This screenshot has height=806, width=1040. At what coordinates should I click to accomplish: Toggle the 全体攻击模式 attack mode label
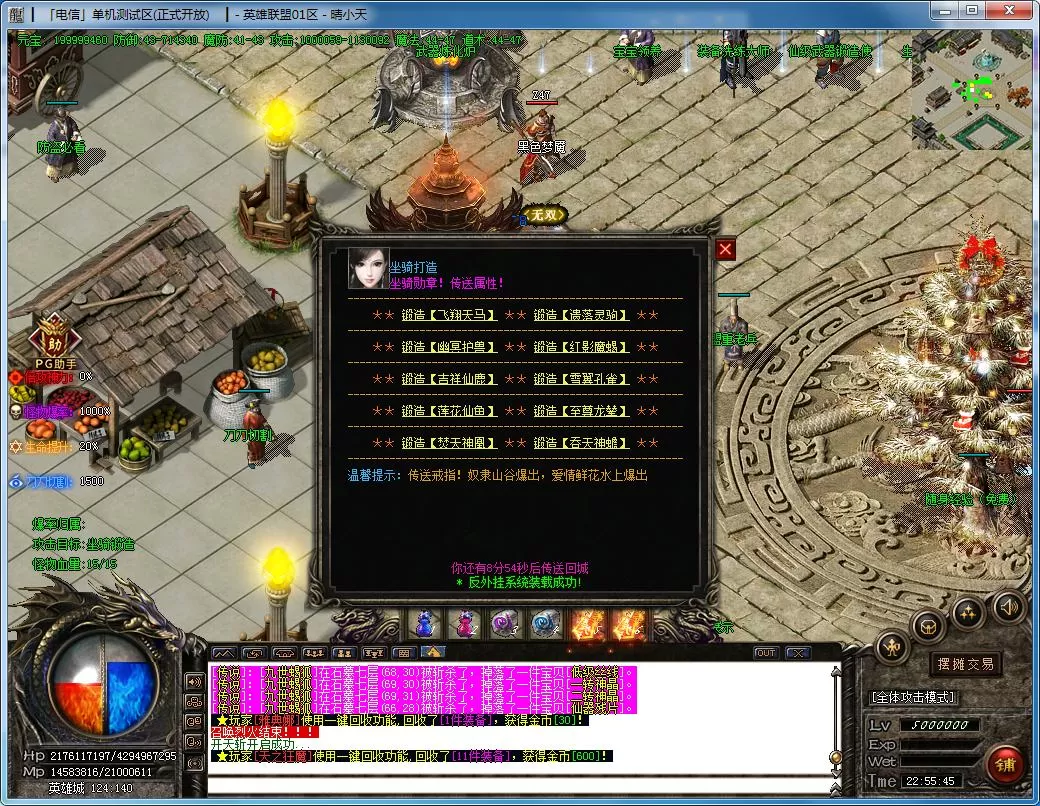point(913,697)
